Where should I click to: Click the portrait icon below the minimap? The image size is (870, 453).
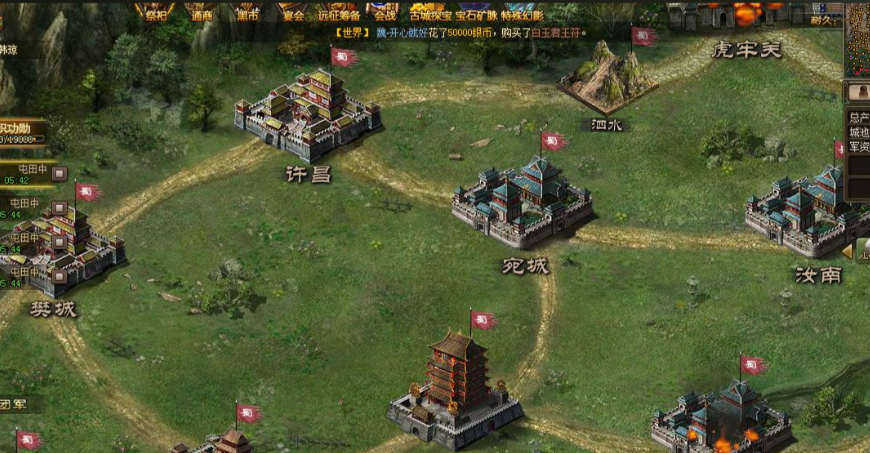click(x=858, y=91)
